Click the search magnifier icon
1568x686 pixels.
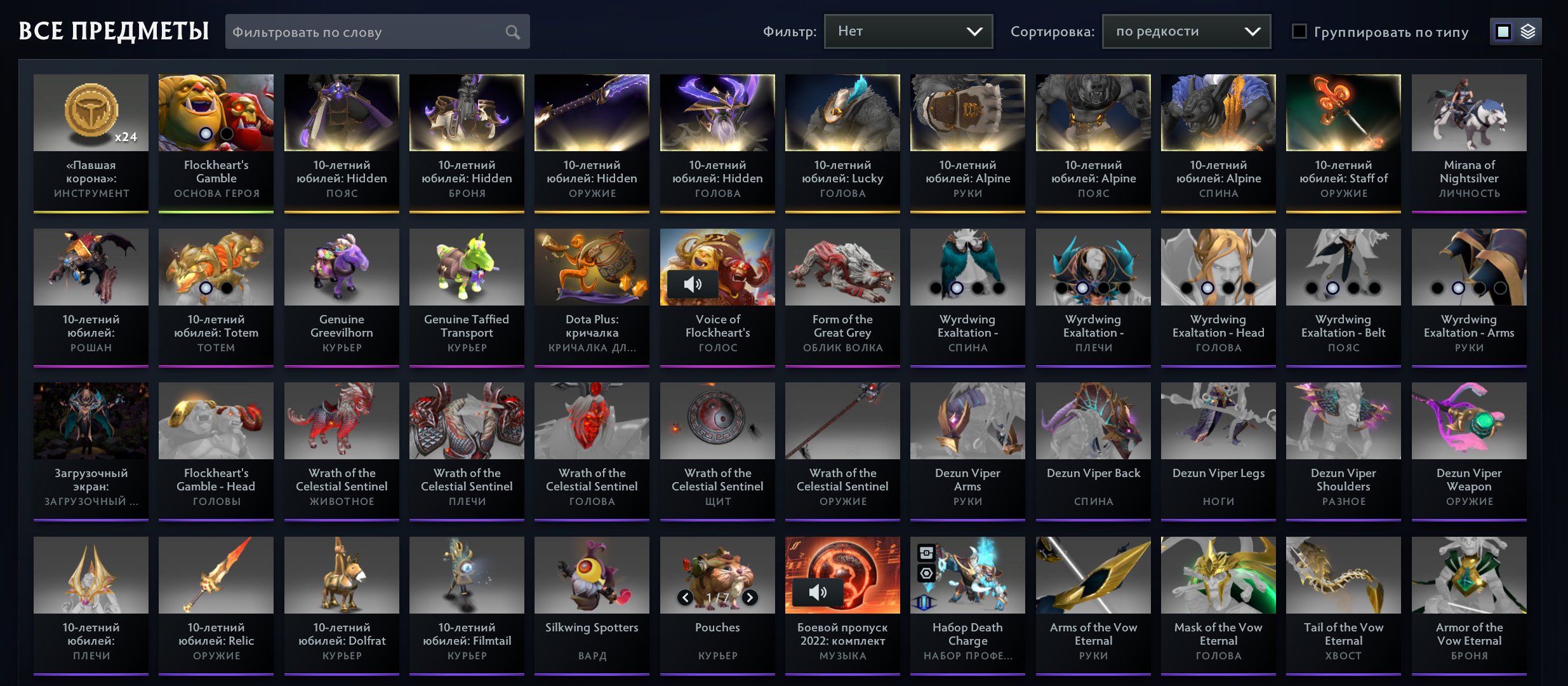(x=513, y=31)
